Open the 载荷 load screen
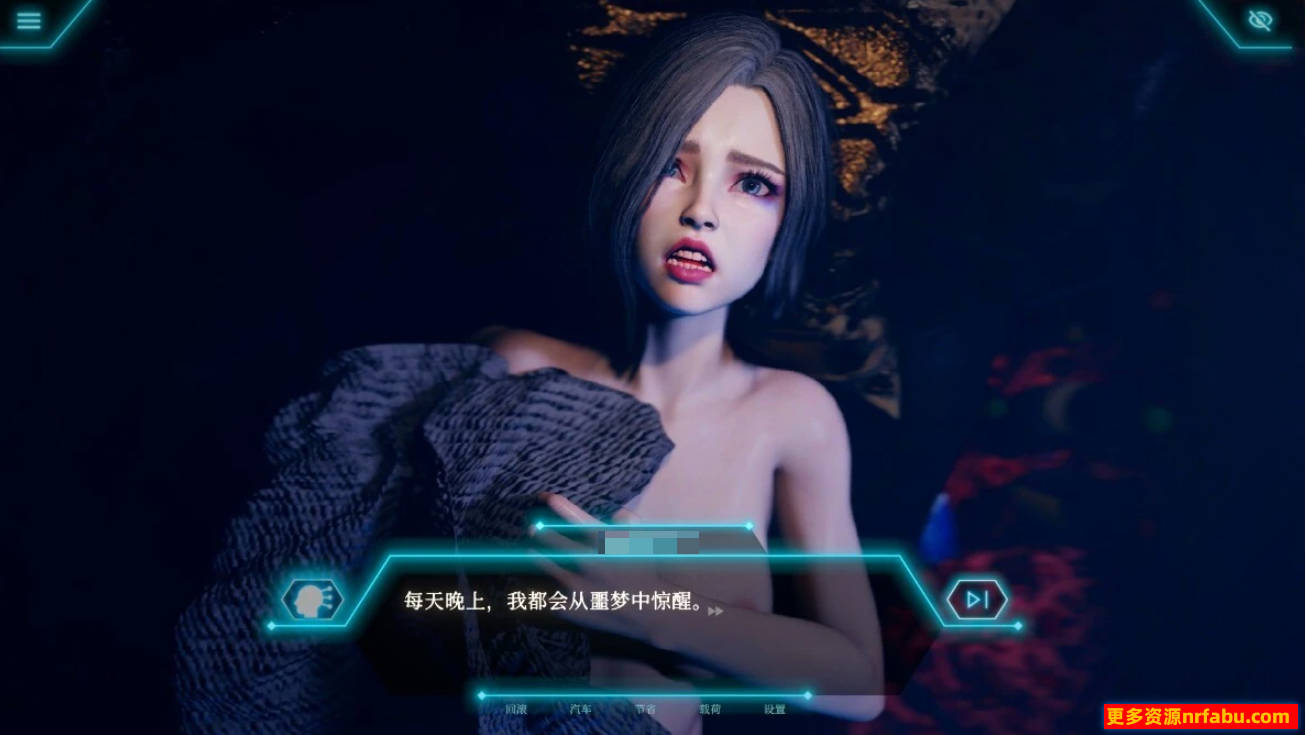This screenshot has height=735, width=1306. (709, 707)
